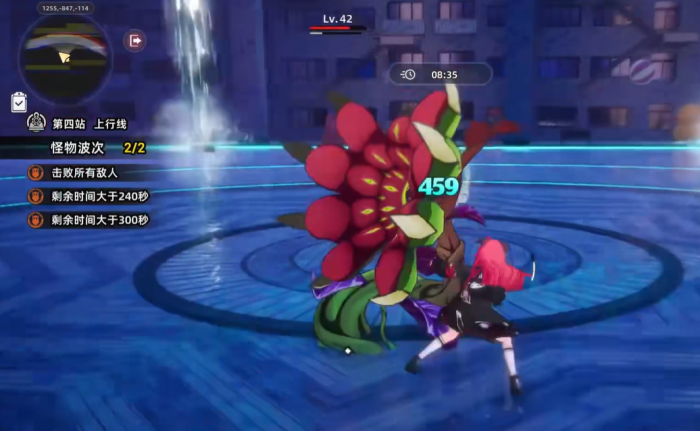Image resolution: width=700 pixels, height=431 pixels.
Task: Click the 击败所有敌人 objective entry
Action: tap(83, 173)
